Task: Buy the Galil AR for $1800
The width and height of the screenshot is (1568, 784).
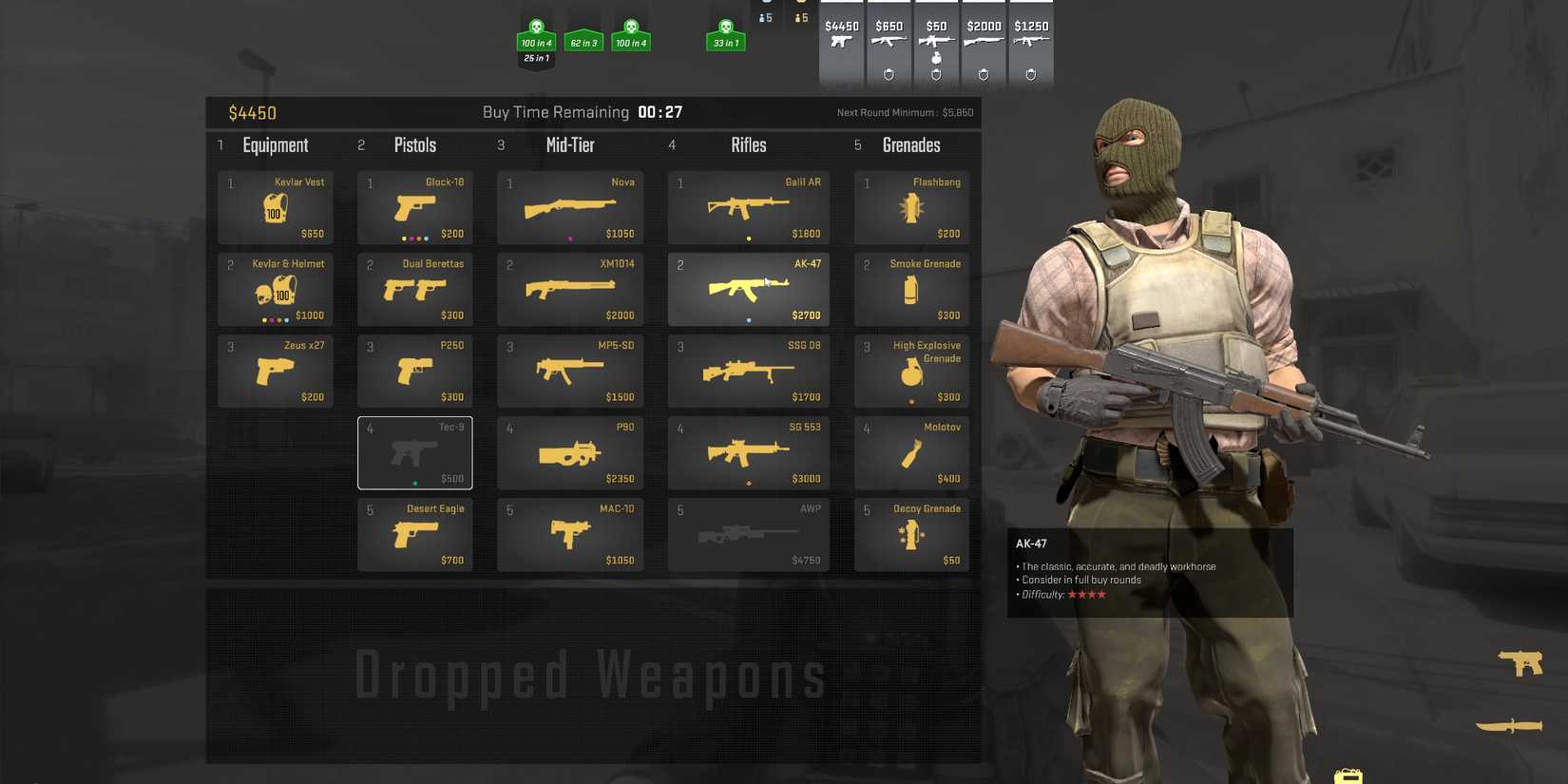Action: click(x=748, y=206)
